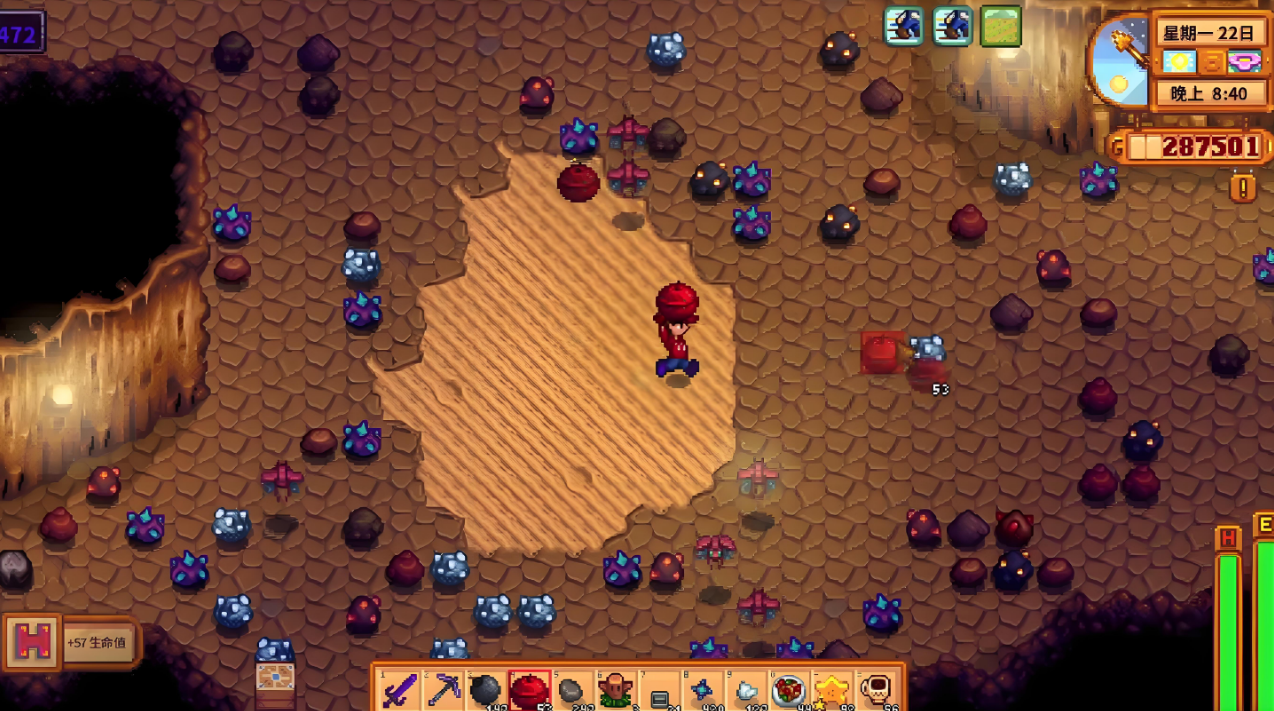Select the purple Galaxy Sword slot
The height and width of the screenshot is (711, 1274).
click(400, 689)
